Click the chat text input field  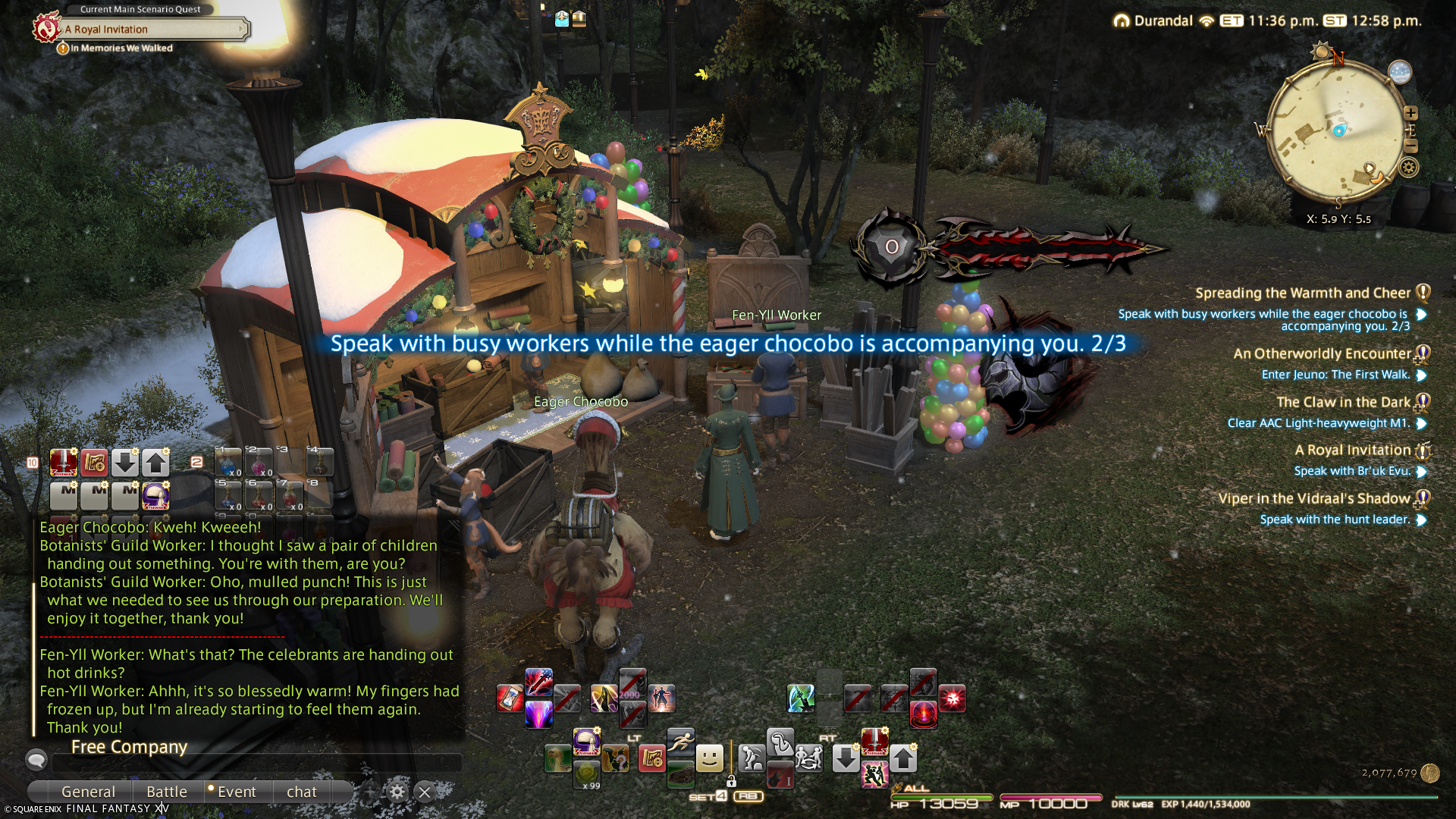[x=250, y=763]
